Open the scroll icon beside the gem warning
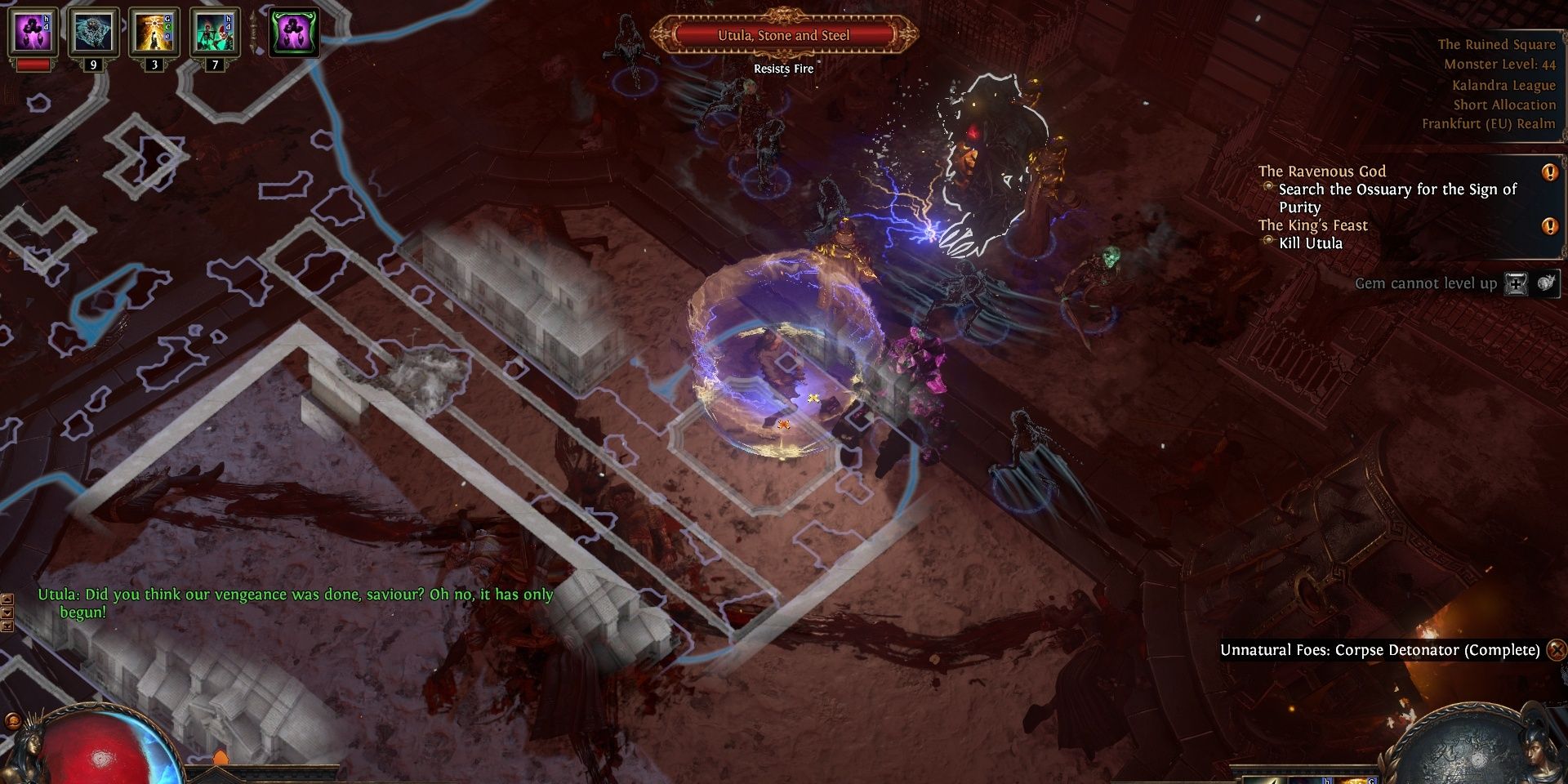1568x784 pixels. [x=1517, y=284]
